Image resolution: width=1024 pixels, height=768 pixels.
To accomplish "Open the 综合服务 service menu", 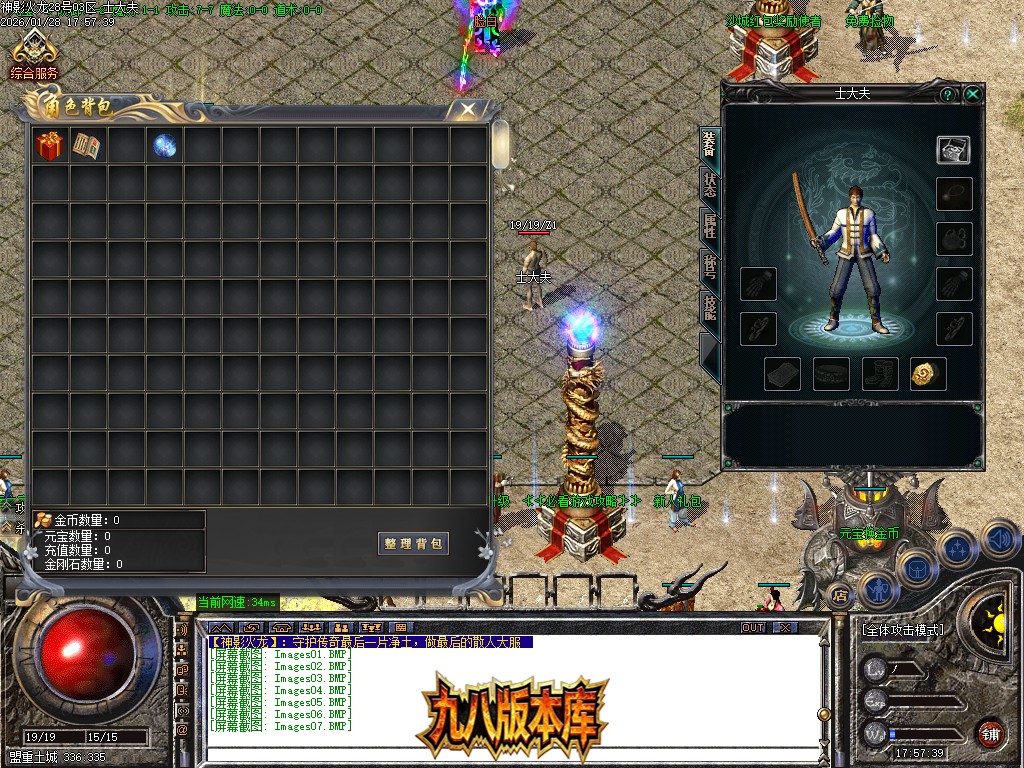I will click(x=35, y=55).
